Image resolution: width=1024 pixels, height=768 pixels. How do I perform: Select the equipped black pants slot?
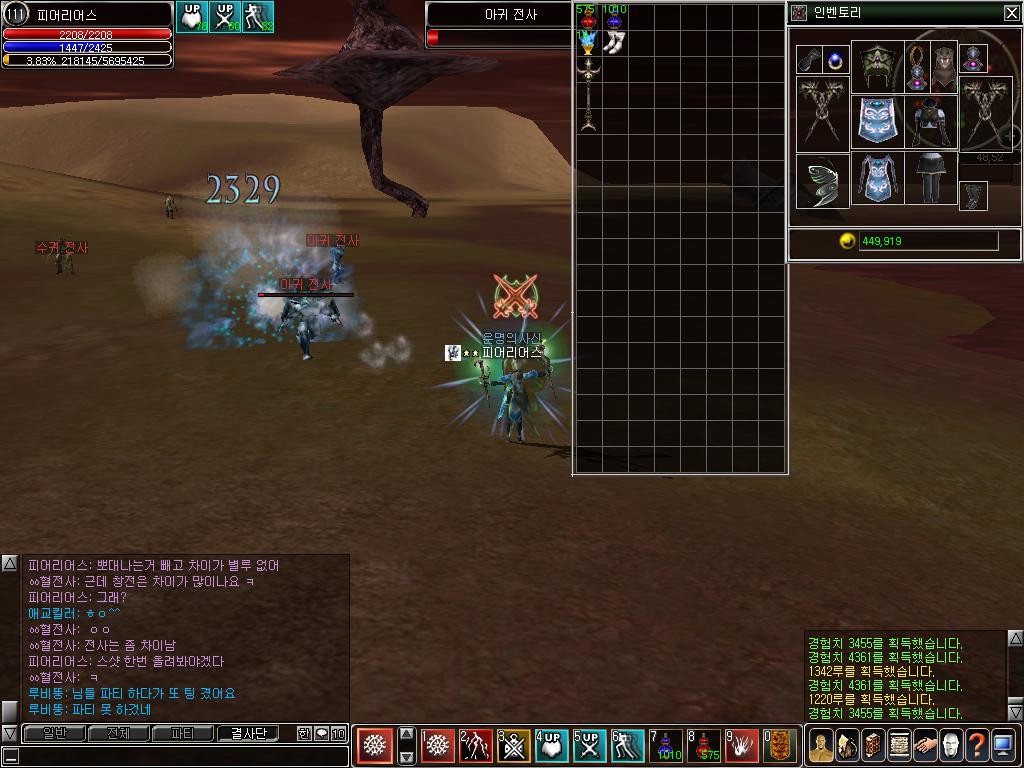pos(931,179)
